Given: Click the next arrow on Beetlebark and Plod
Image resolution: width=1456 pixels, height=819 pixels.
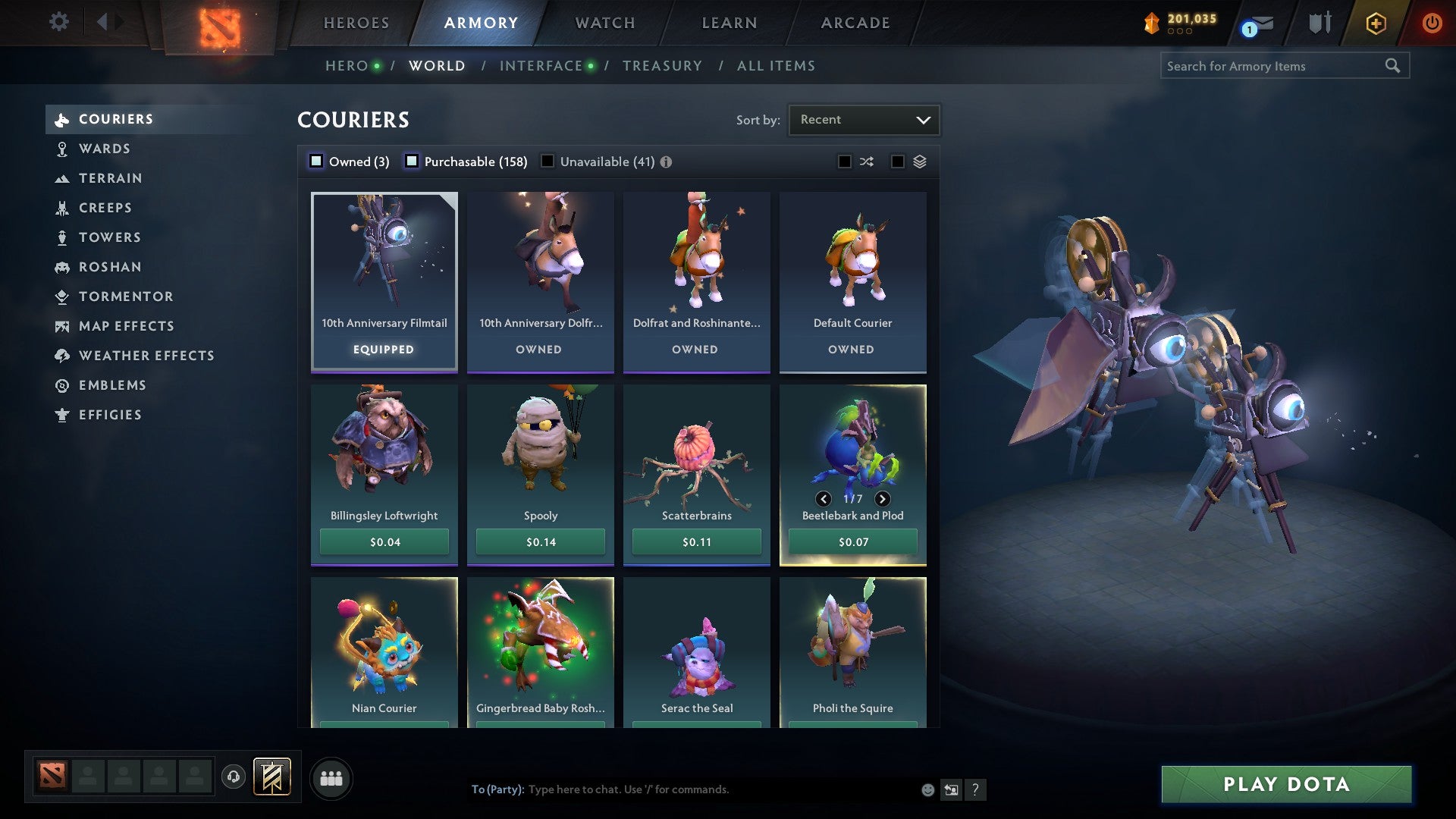Looking at the screenshot, I should 882,499.
